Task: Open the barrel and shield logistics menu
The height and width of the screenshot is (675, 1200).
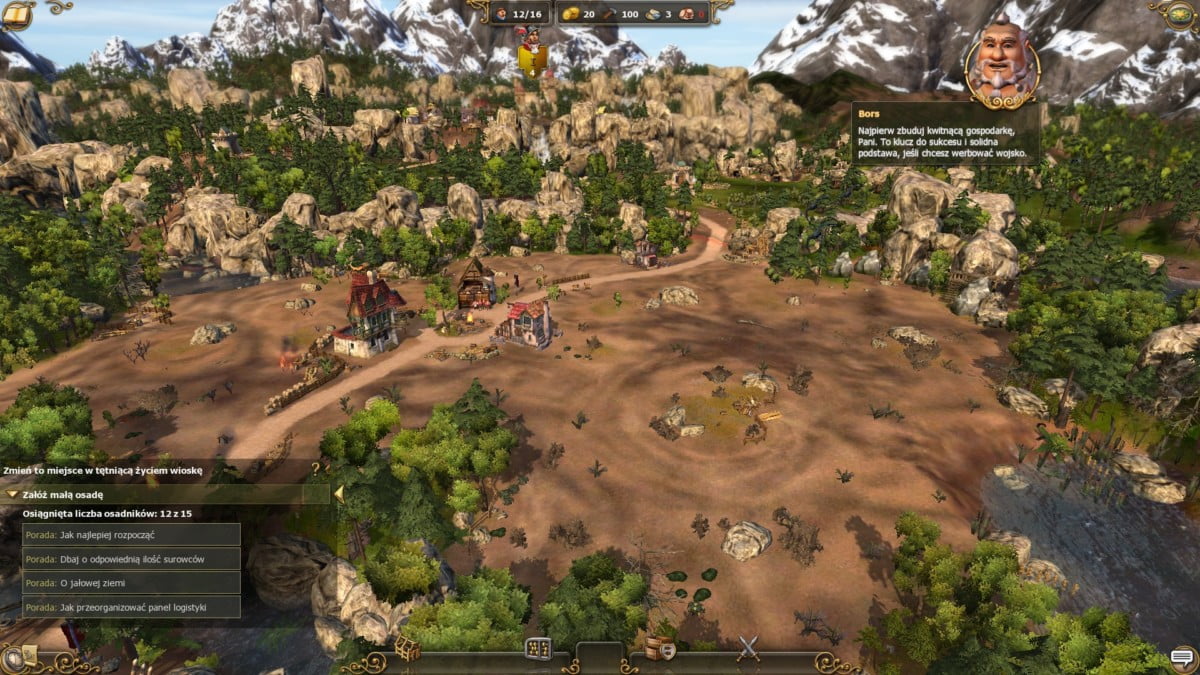Action: 658,648
